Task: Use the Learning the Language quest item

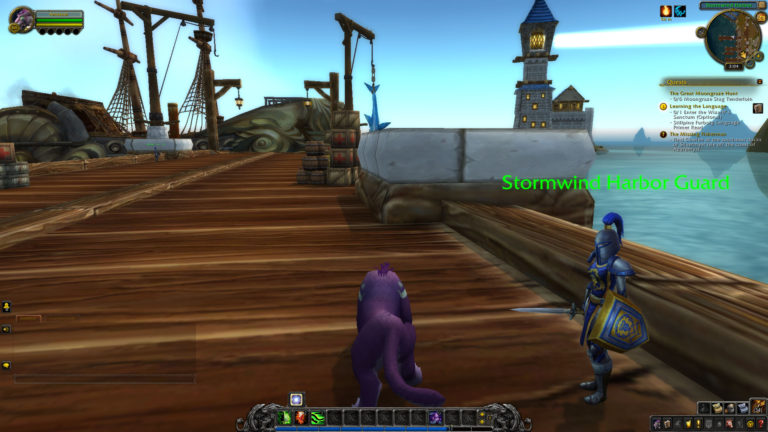Action: (x=757, y=108)
